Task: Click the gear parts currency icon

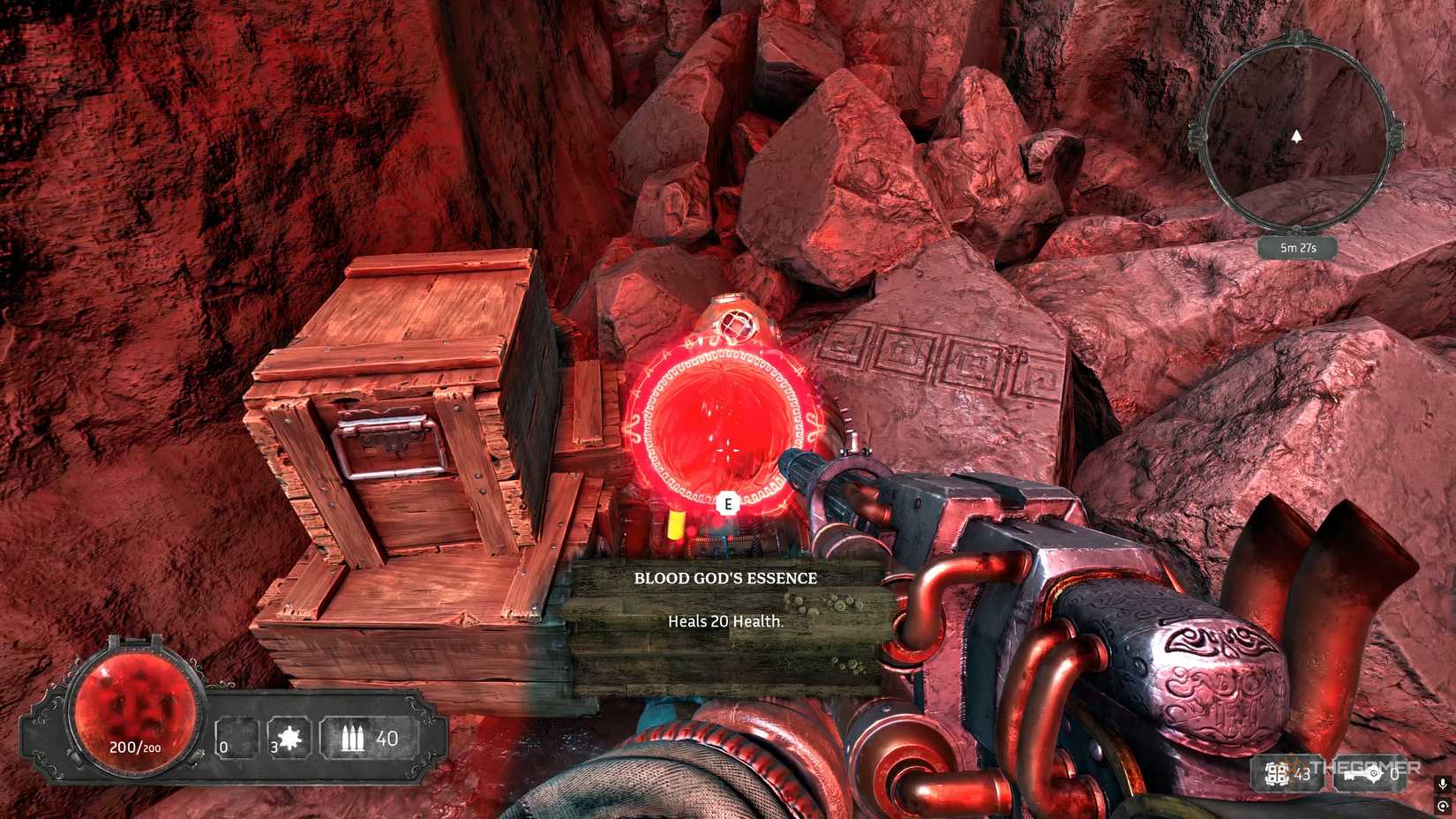Action: [x=1277, y=774]
